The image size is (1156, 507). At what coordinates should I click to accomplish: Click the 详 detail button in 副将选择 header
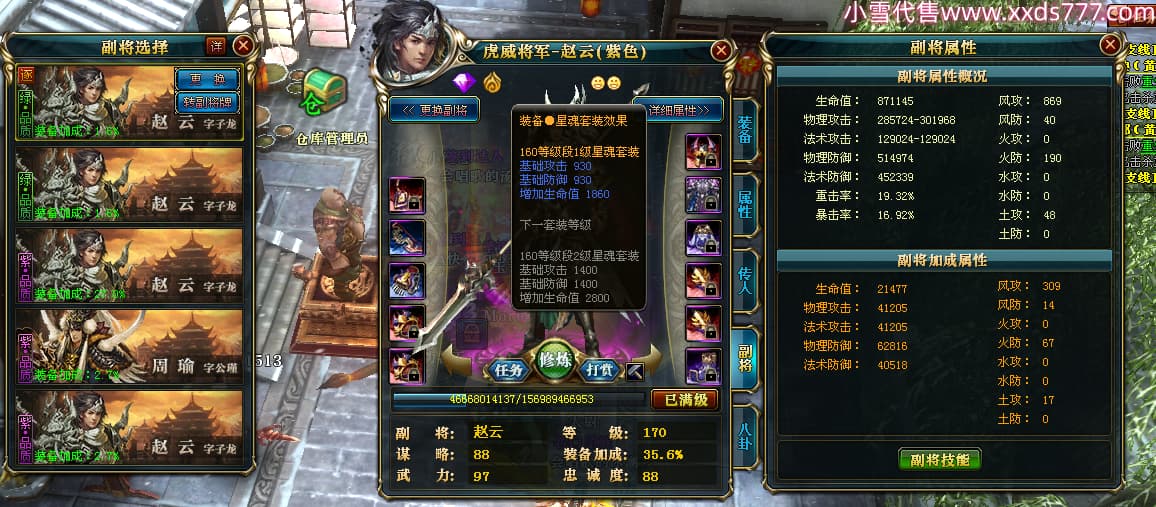(x=216, y=46)
